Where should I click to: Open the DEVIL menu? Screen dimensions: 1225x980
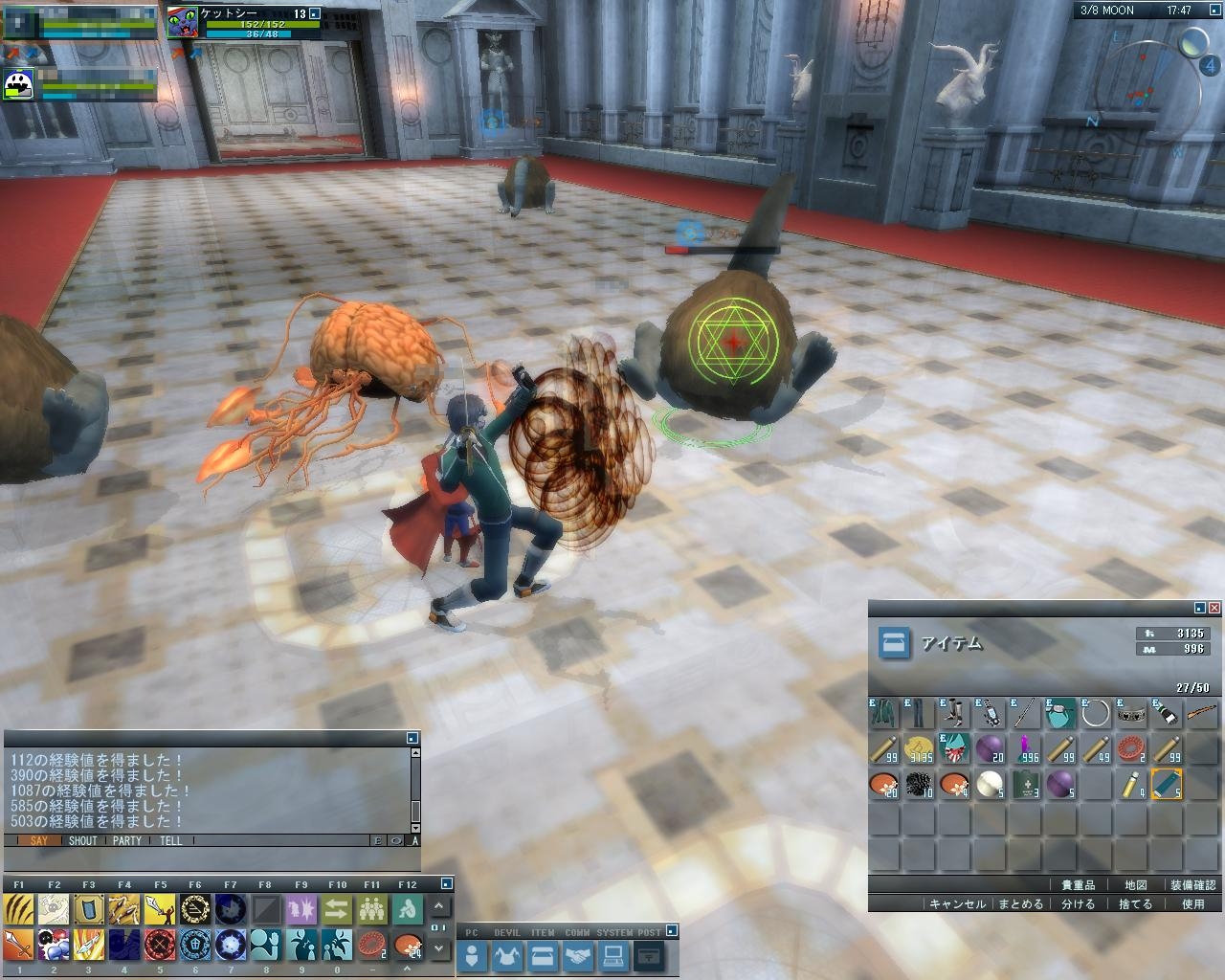click(507, 955)
